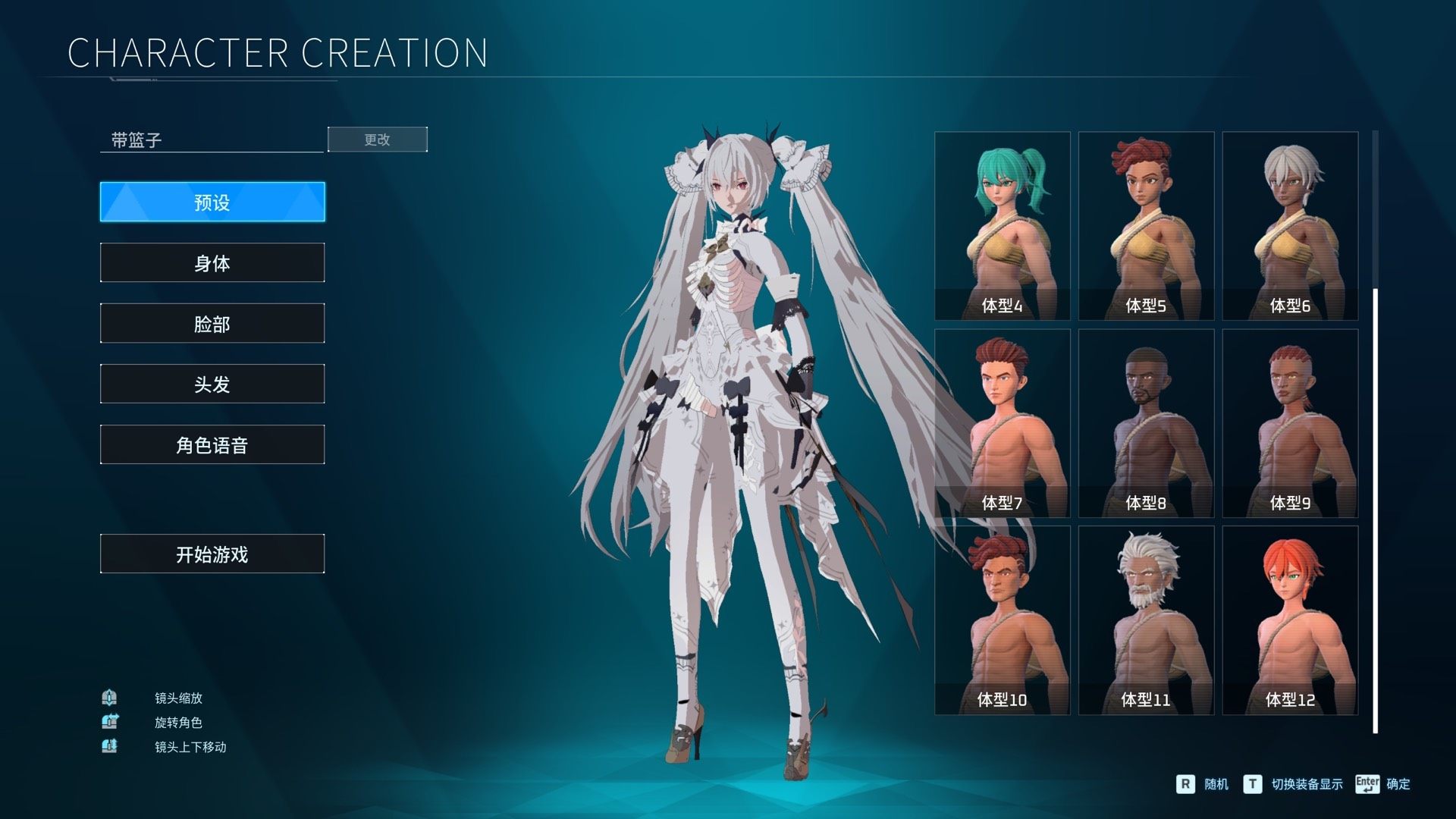Click the 更改 name change button
The width and height of the screenshot is (1456, 819).
[378, 140]
